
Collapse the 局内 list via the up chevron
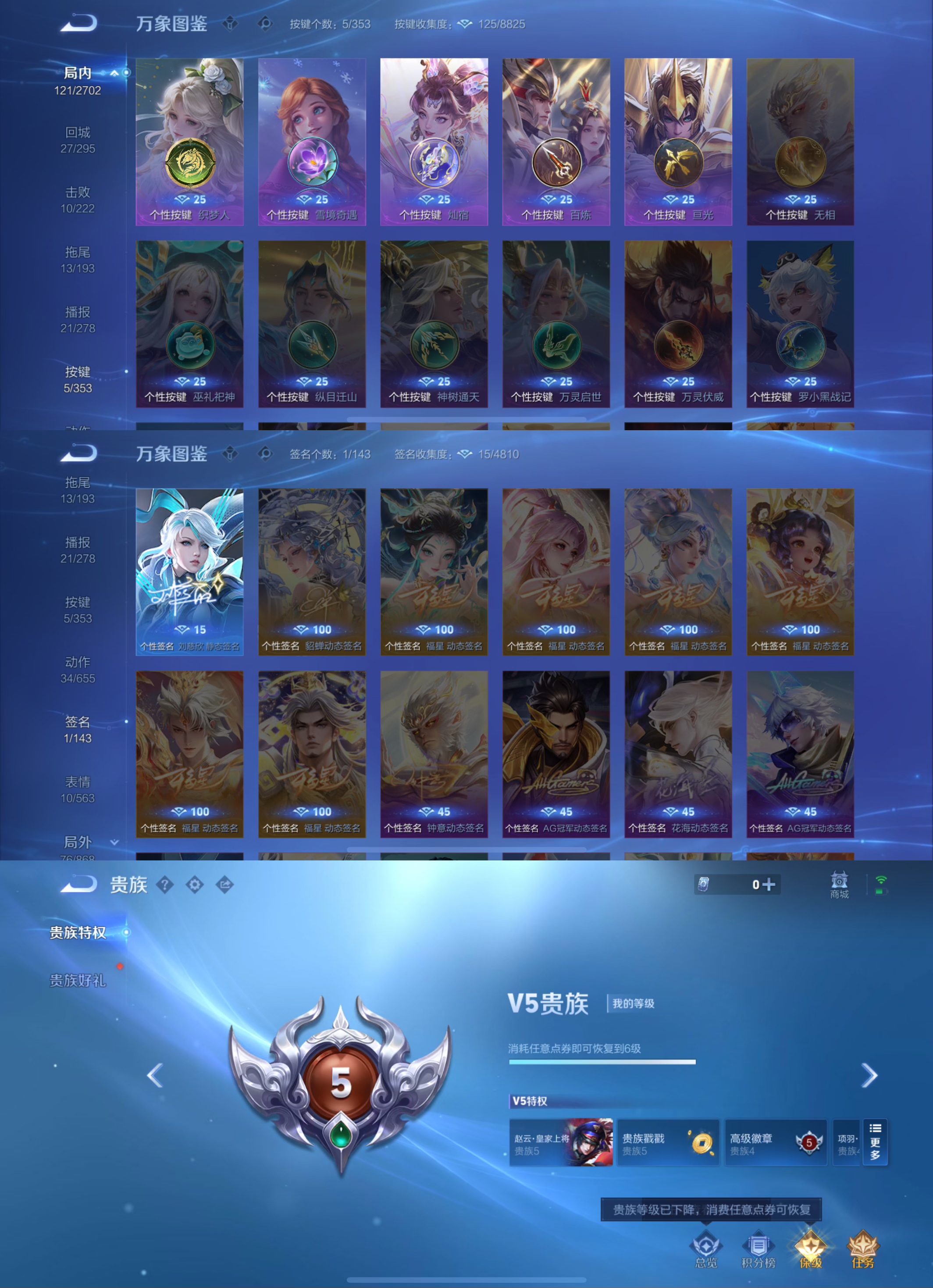pos(114,73)
